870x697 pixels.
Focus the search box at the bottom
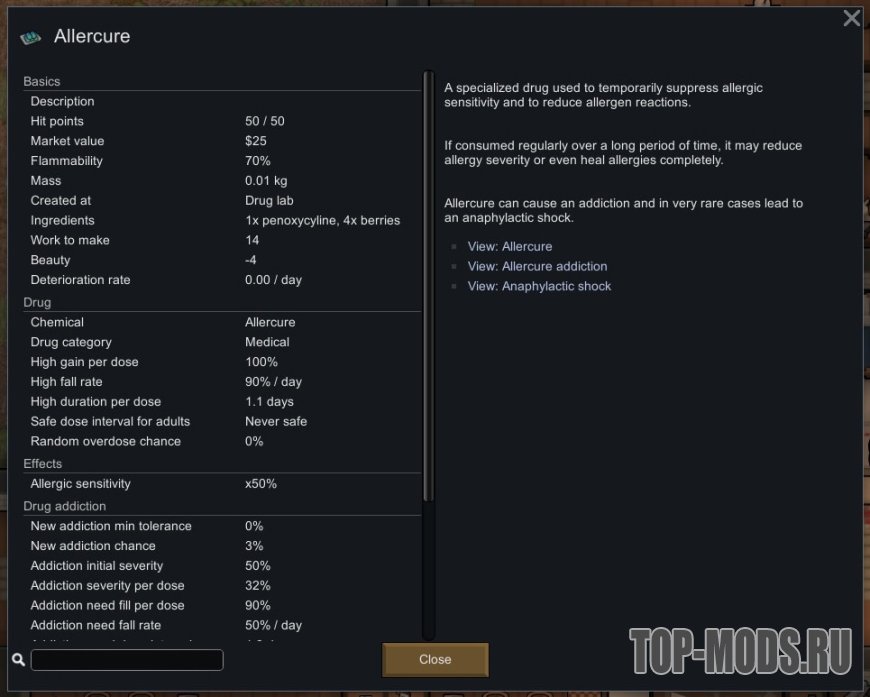click(x=127, y=660)
